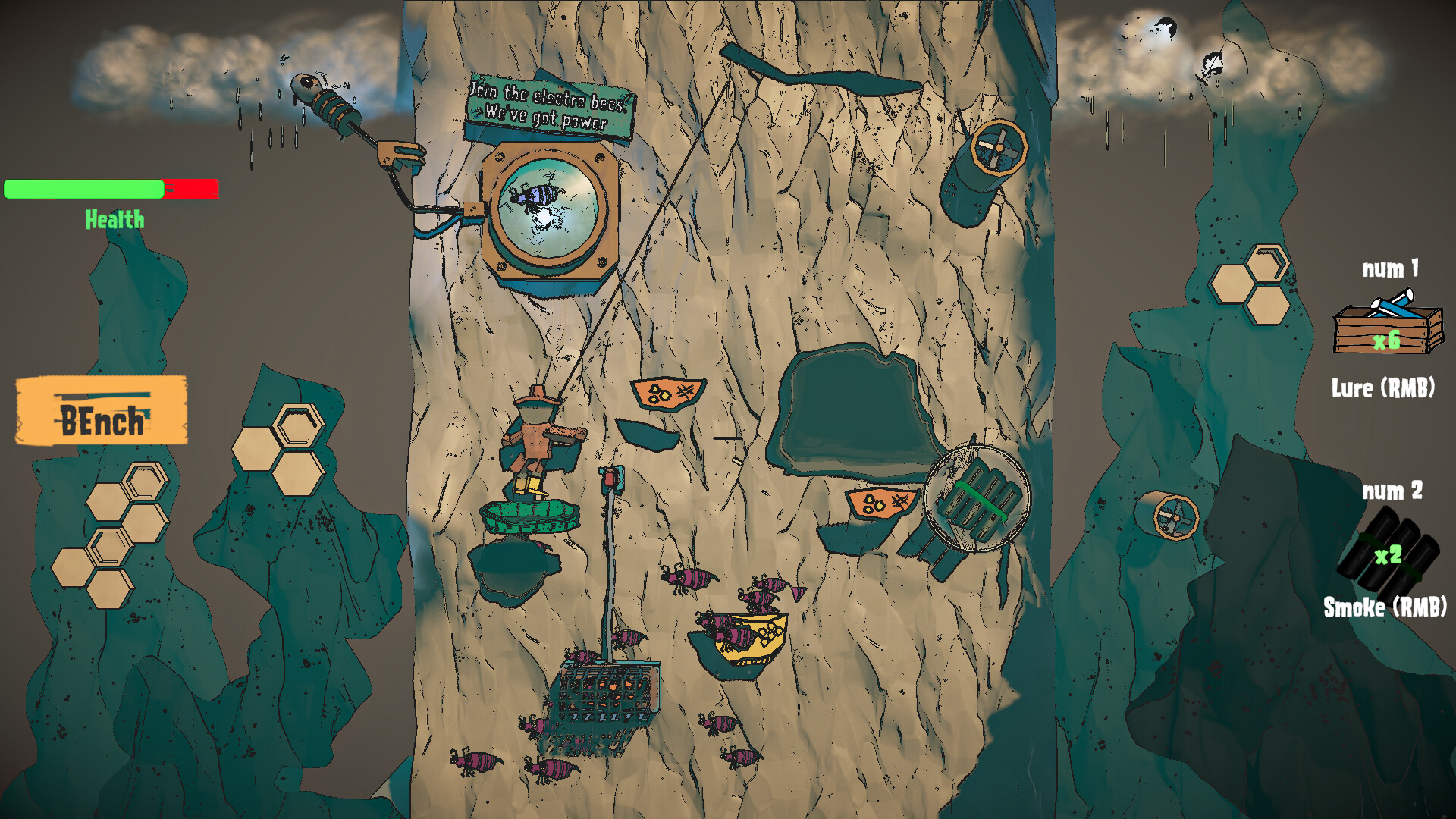Open the wire bee trap cage

[x=609, y=694]
